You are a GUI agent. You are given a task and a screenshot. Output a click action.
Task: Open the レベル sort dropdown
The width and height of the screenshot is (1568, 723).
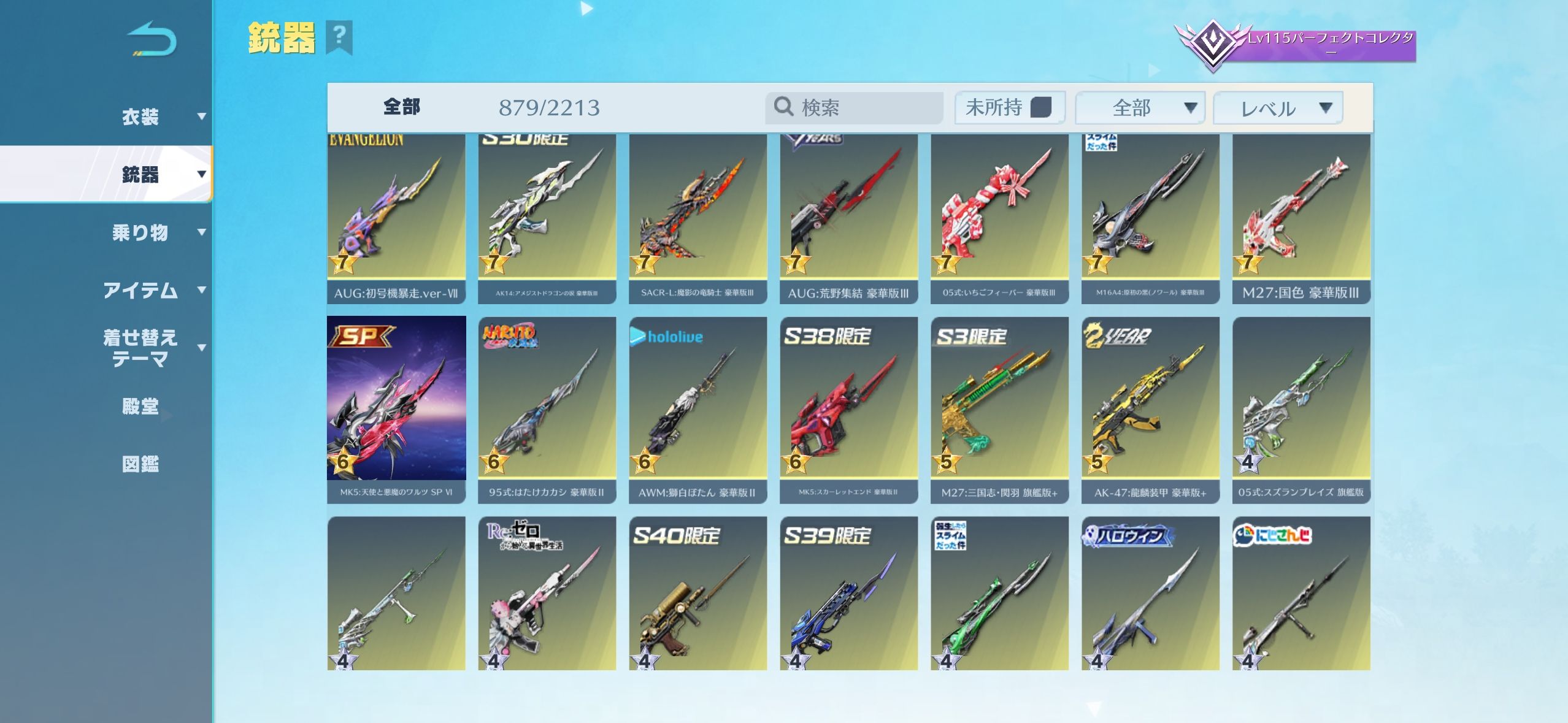point(1278,109)
